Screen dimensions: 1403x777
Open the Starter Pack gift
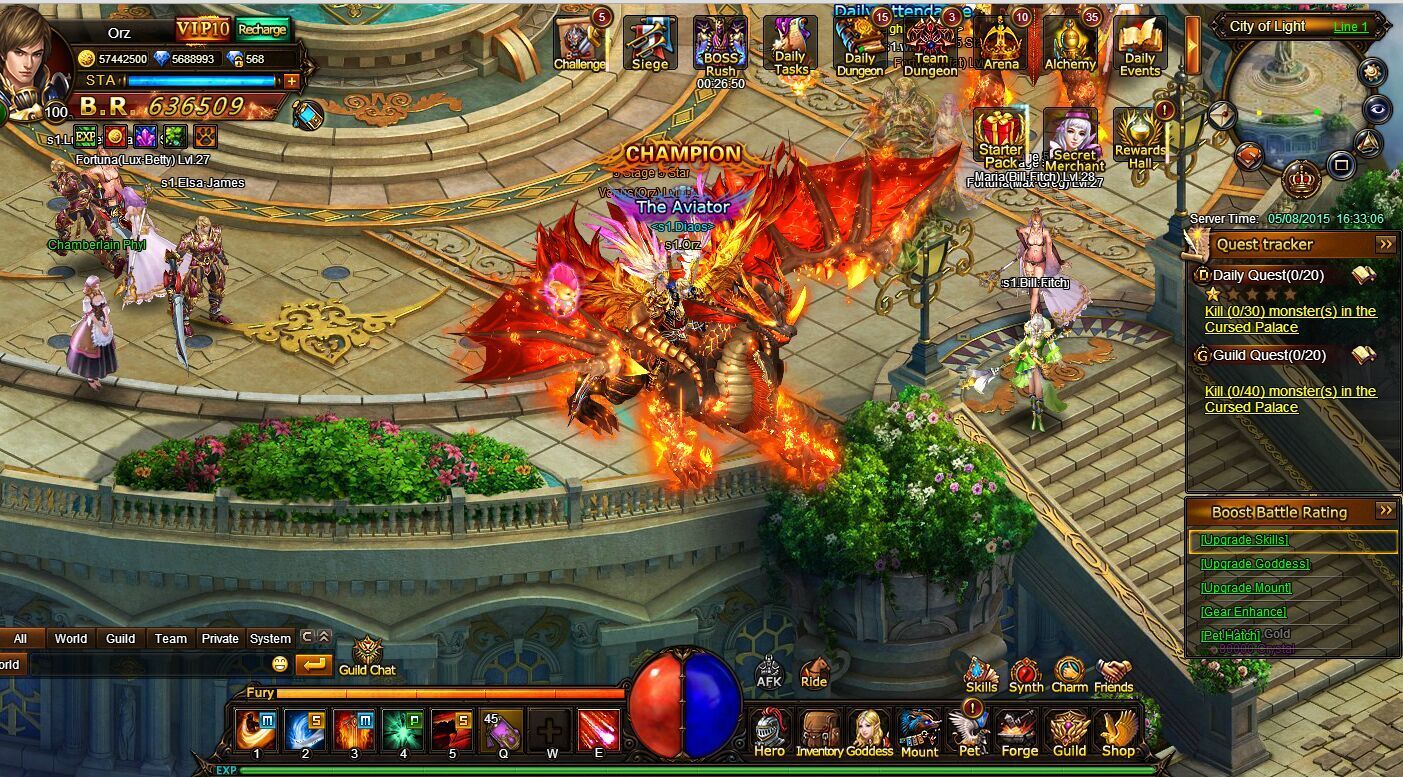pyautogui.click(x=1001, y=137)
